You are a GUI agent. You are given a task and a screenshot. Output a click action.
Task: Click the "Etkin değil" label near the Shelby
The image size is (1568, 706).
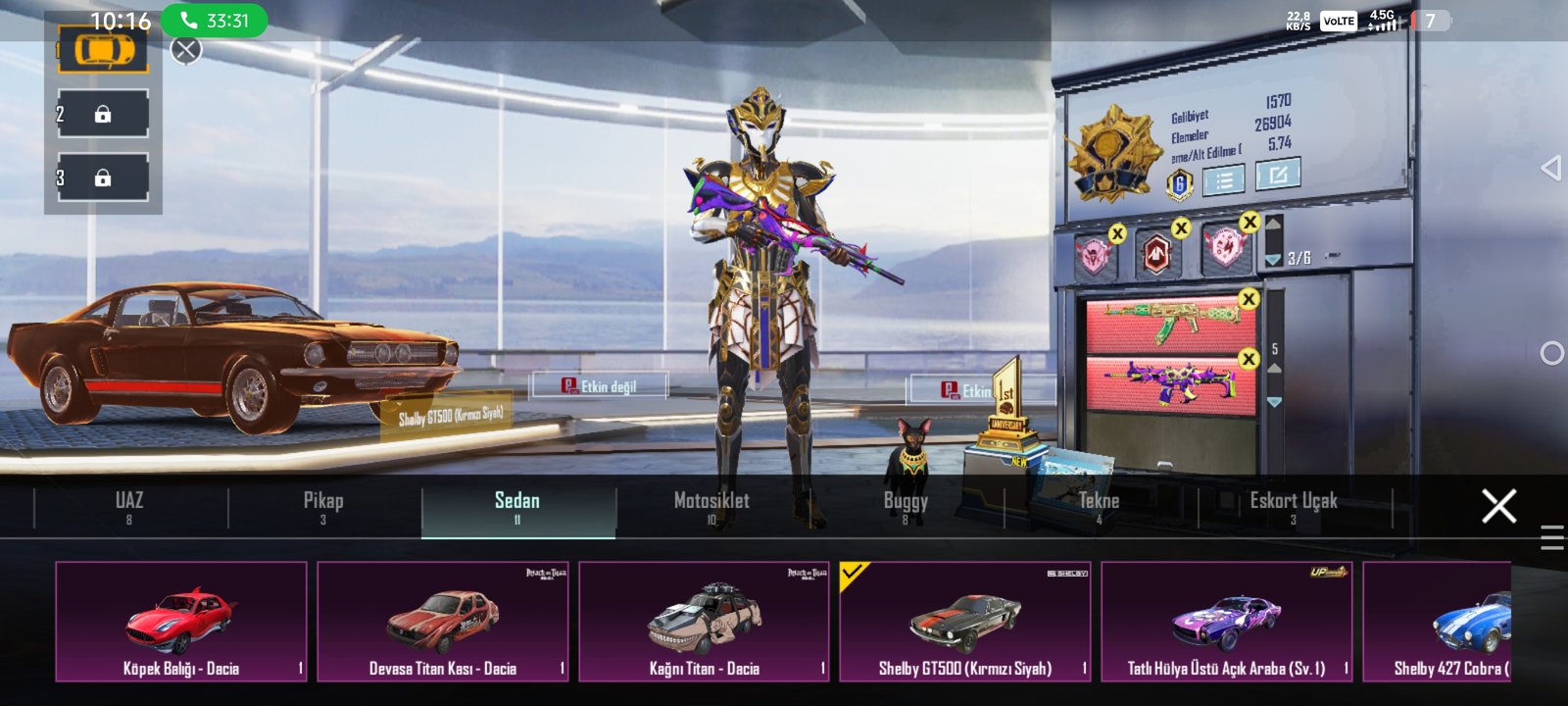(600, 386)
